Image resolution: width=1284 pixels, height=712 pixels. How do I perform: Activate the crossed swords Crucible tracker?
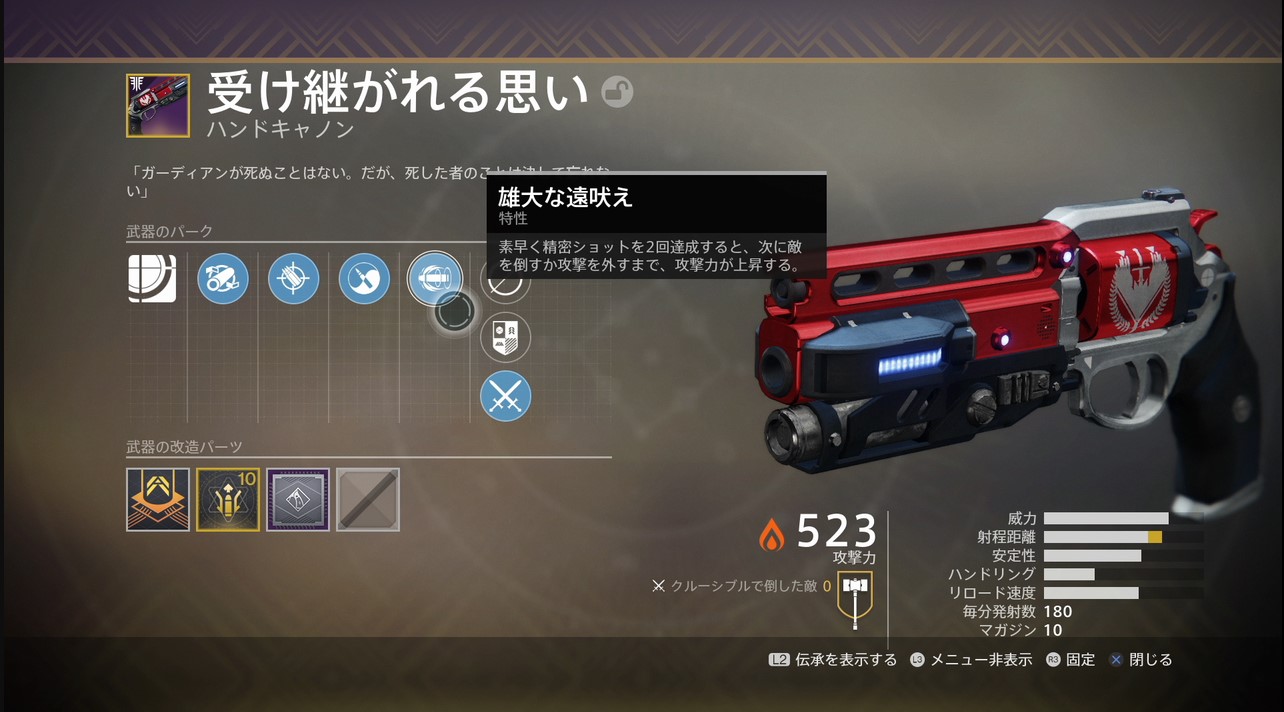coord(505,396)
